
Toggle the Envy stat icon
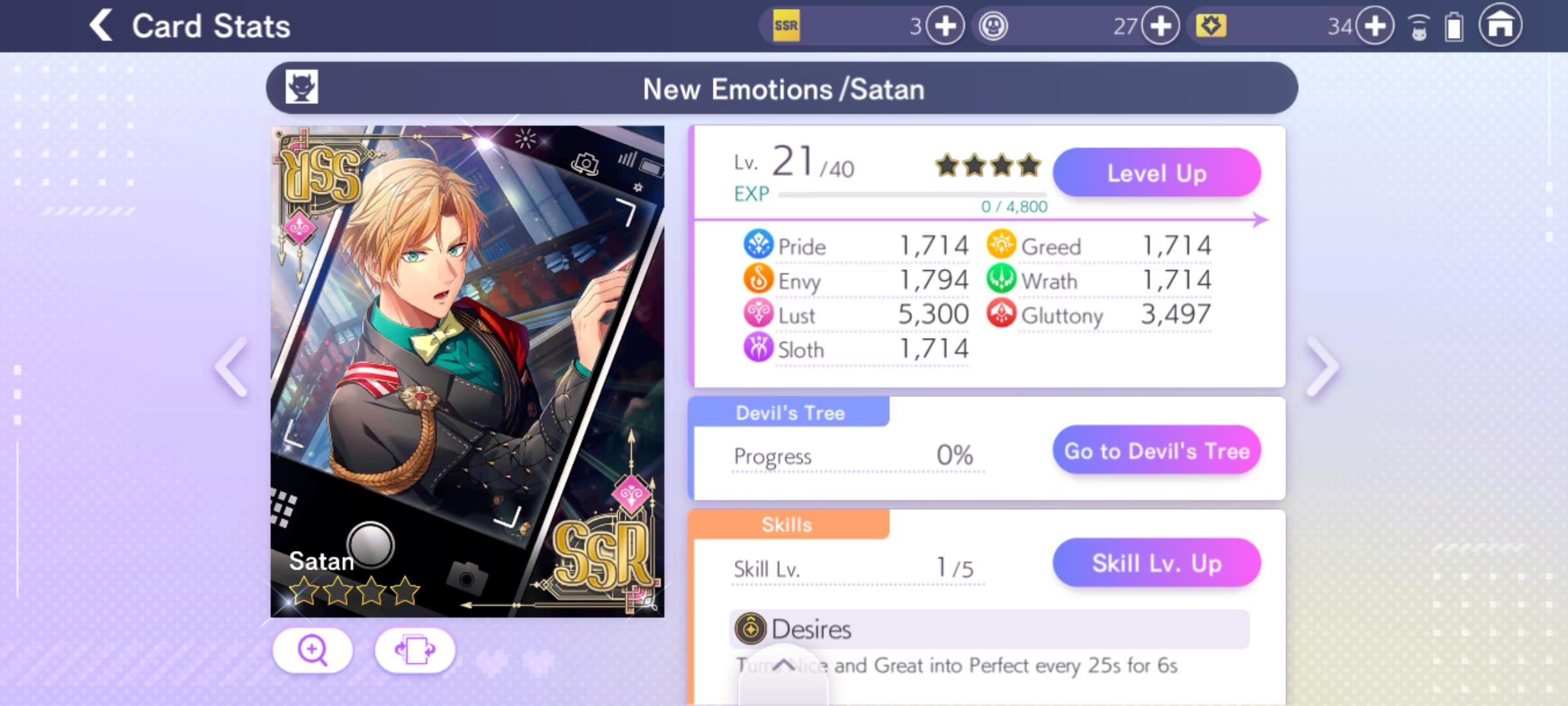pos(759,280)
